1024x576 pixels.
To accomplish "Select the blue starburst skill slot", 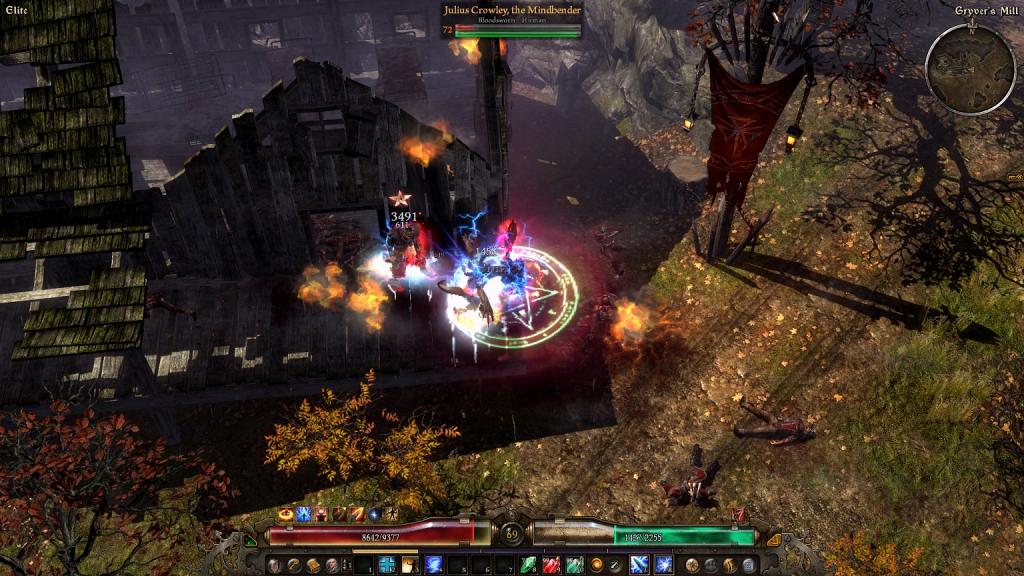I will pyautogui.click(x=664, y=565).
